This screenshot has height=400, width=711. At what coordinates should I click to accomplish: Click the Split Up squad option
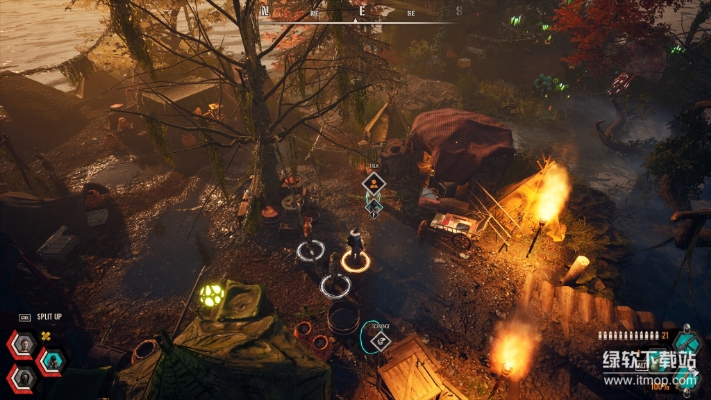[x=51, y=316]
